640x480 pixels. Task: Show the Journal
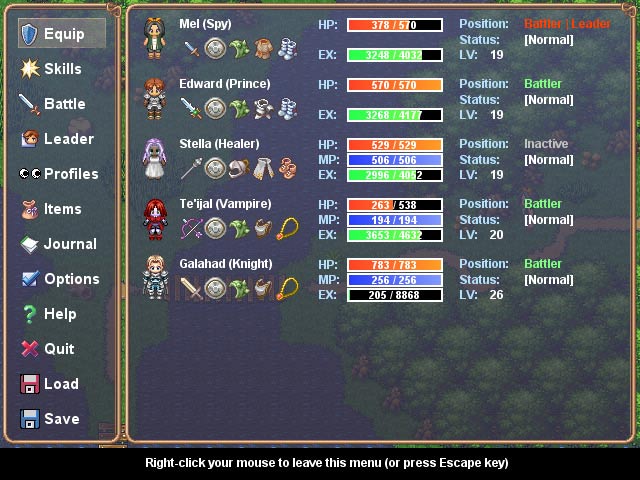(x=62, y=244)
